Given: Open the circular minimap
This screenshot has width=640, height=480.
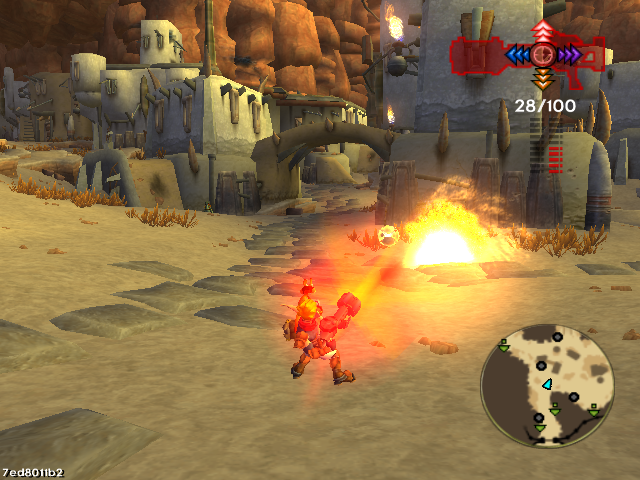Looking at the screenshot, I should coord(546,382).
